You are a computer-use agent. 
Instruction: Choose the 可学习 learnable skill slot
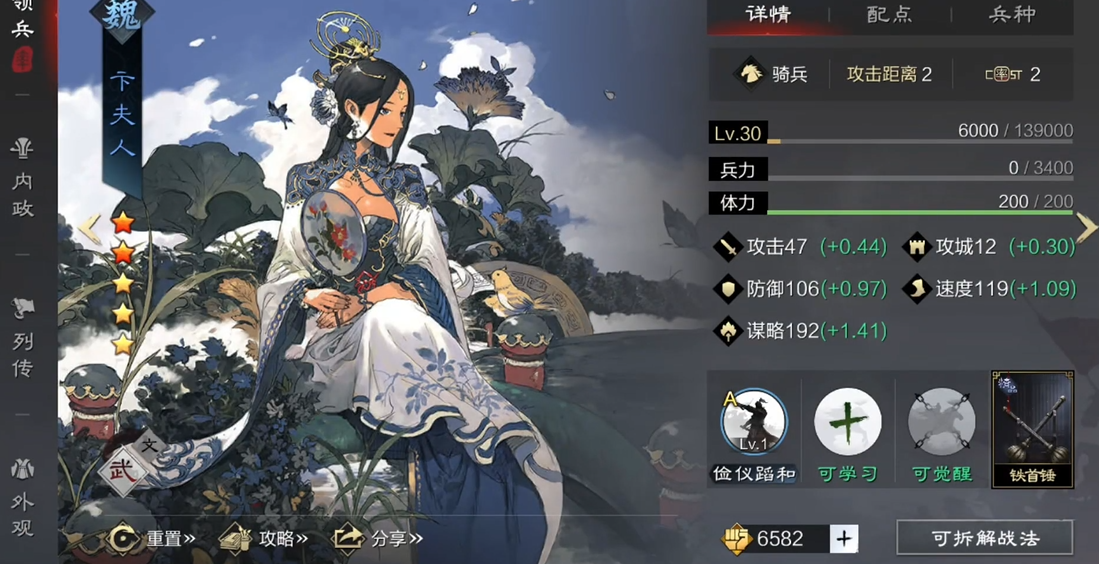[848, 423]
